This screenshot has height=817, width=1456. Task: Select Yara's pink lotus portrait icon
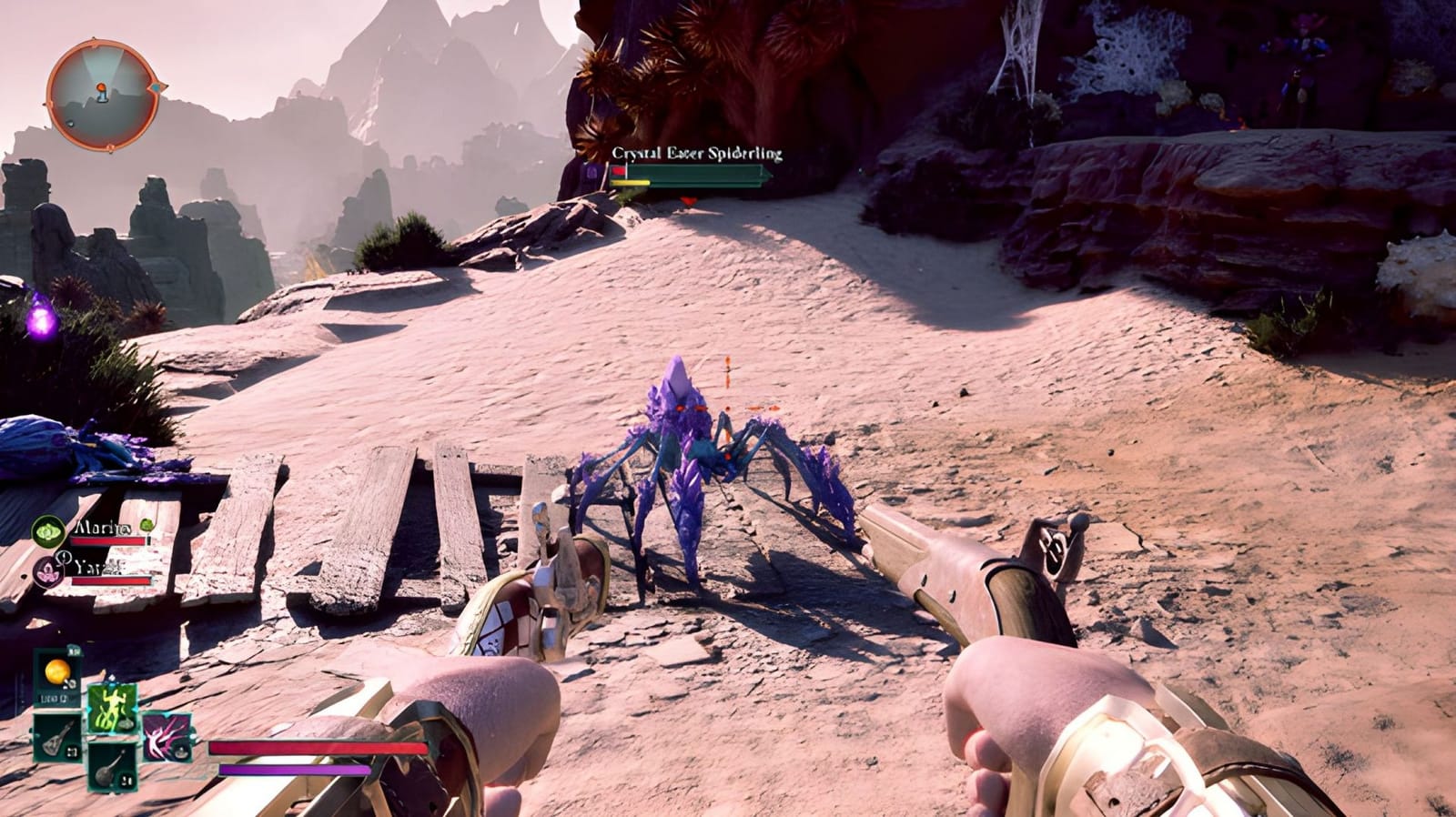point(47,571)
